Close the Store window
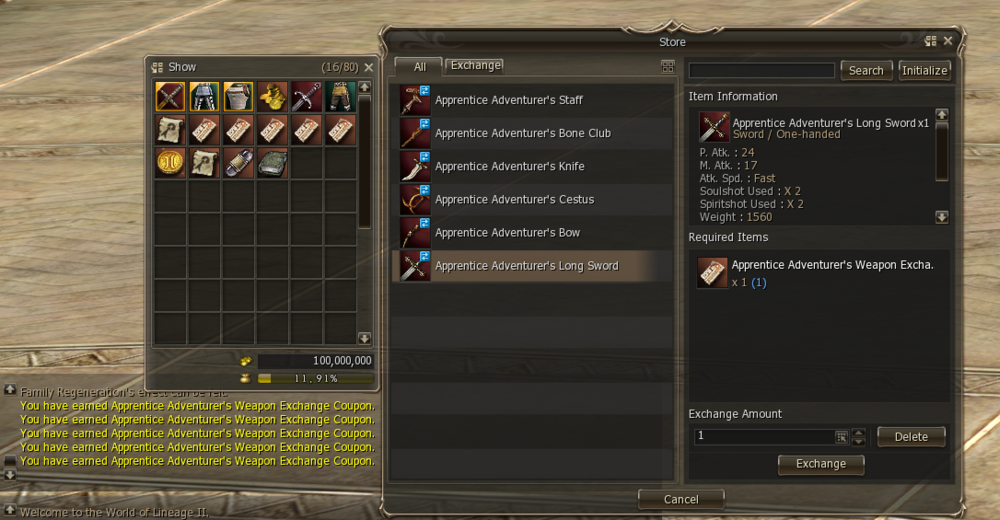Image resolution: width=1000 pixels, height=520 pixels. click(x=948, y=41)
